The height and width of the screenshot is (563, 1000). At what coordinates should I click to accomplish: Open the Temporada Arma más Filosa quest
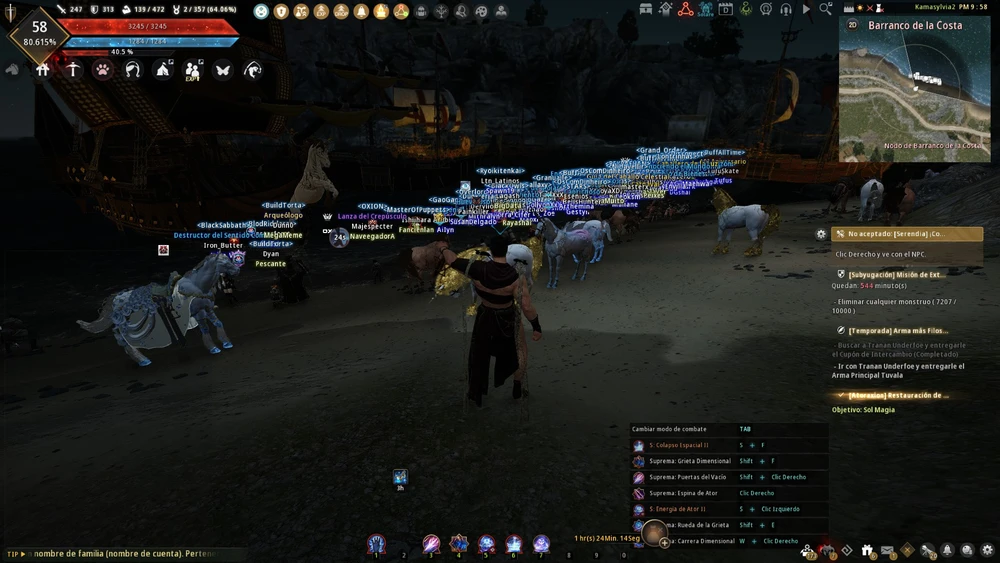click(893, 330)
